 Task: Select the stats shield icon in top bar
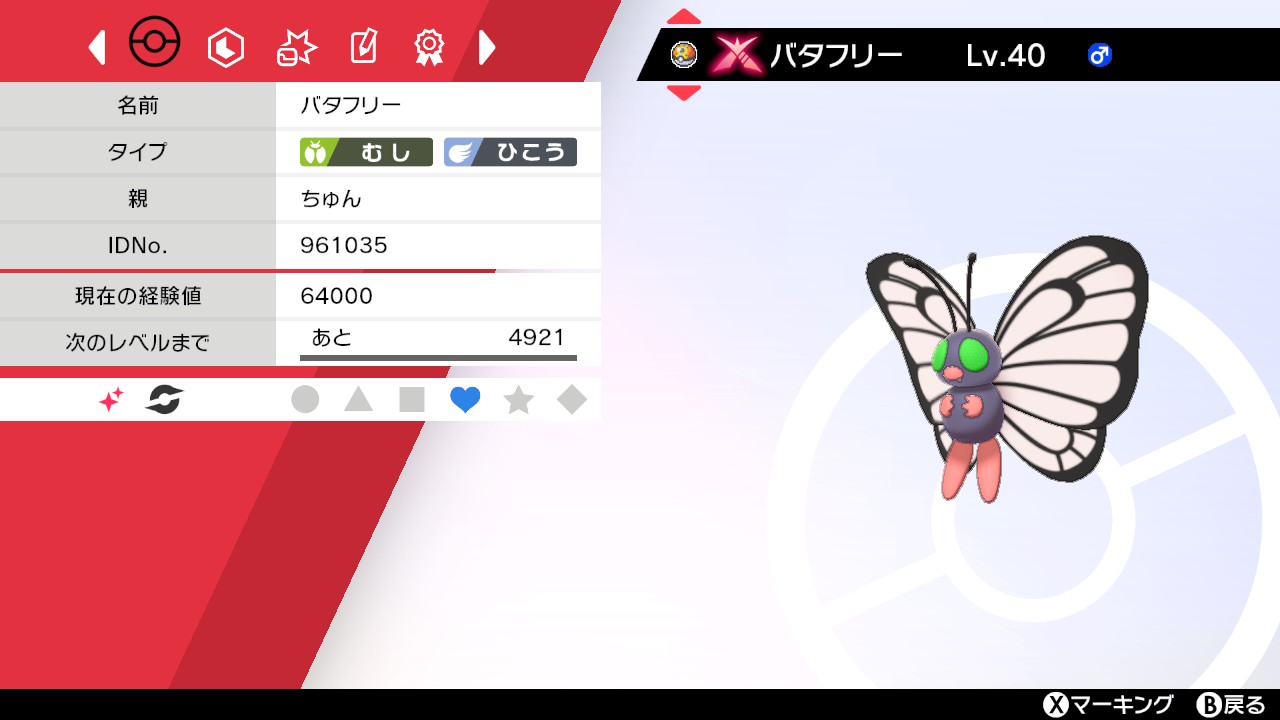pyautogui.click(x=225, y=46)
